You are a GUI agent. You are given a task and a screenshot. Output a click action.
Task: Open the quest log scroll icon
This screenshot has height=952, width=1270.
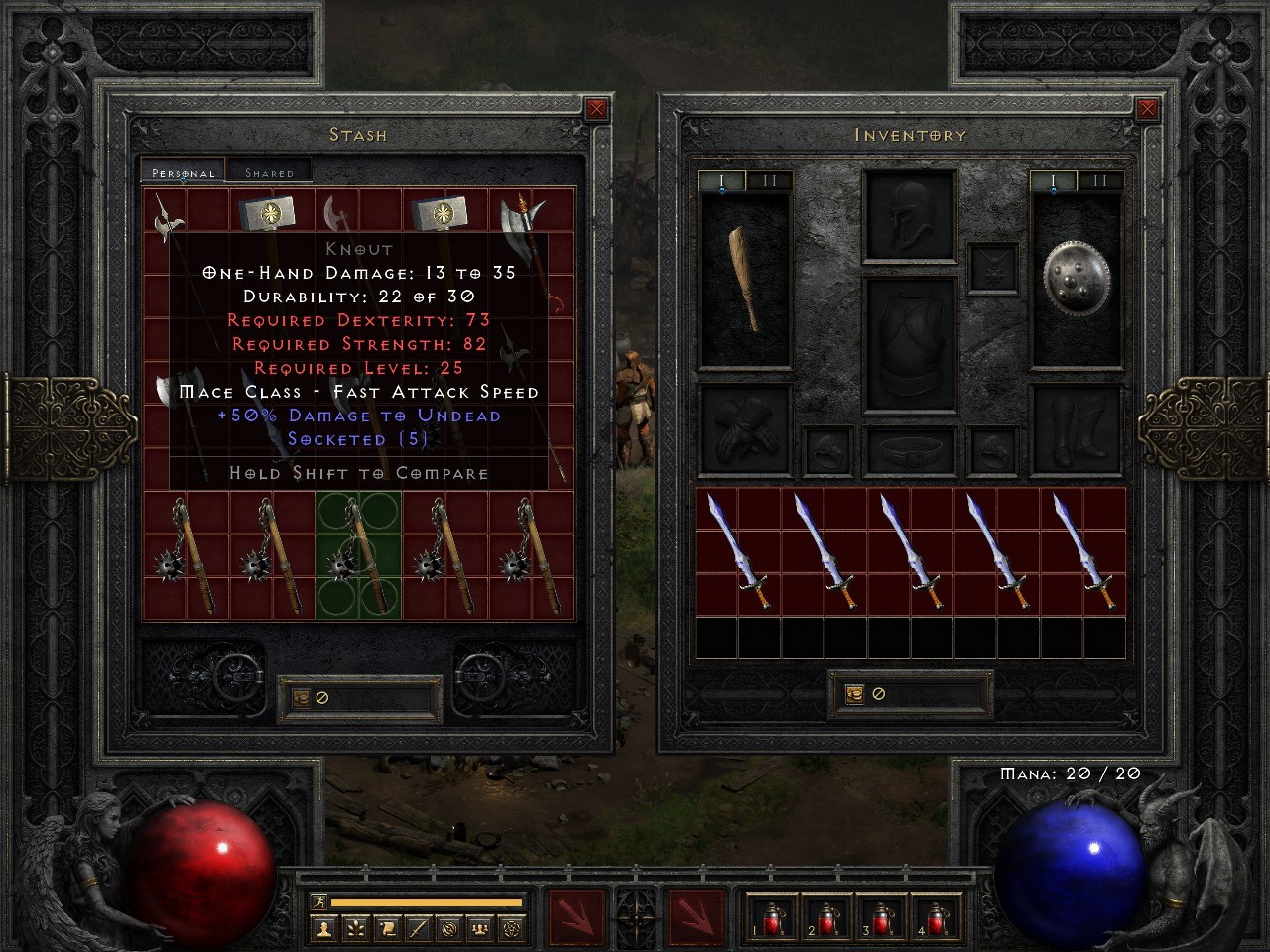click(389, 927)
